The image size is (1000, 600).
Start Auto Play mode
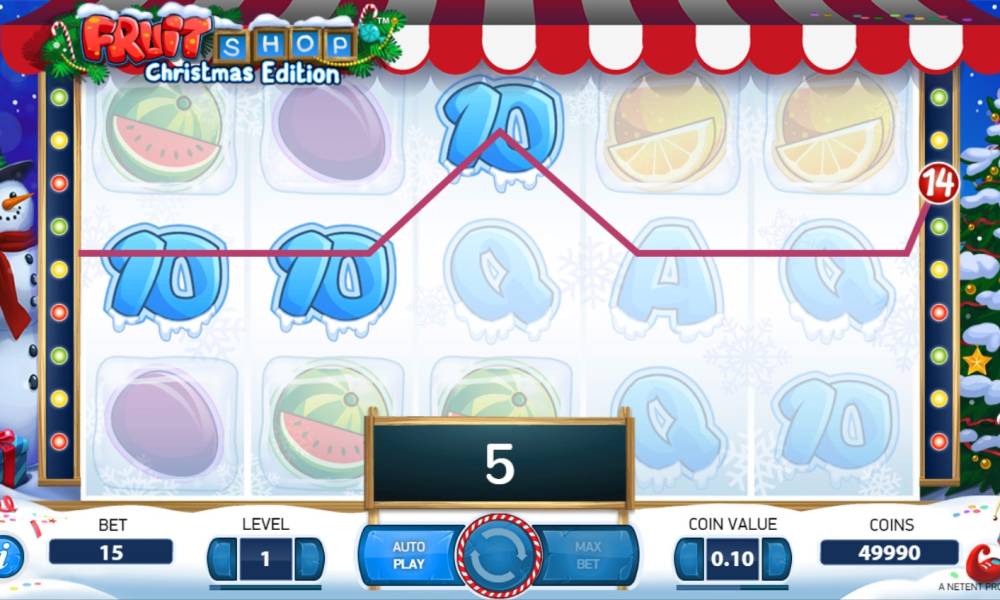408,556
